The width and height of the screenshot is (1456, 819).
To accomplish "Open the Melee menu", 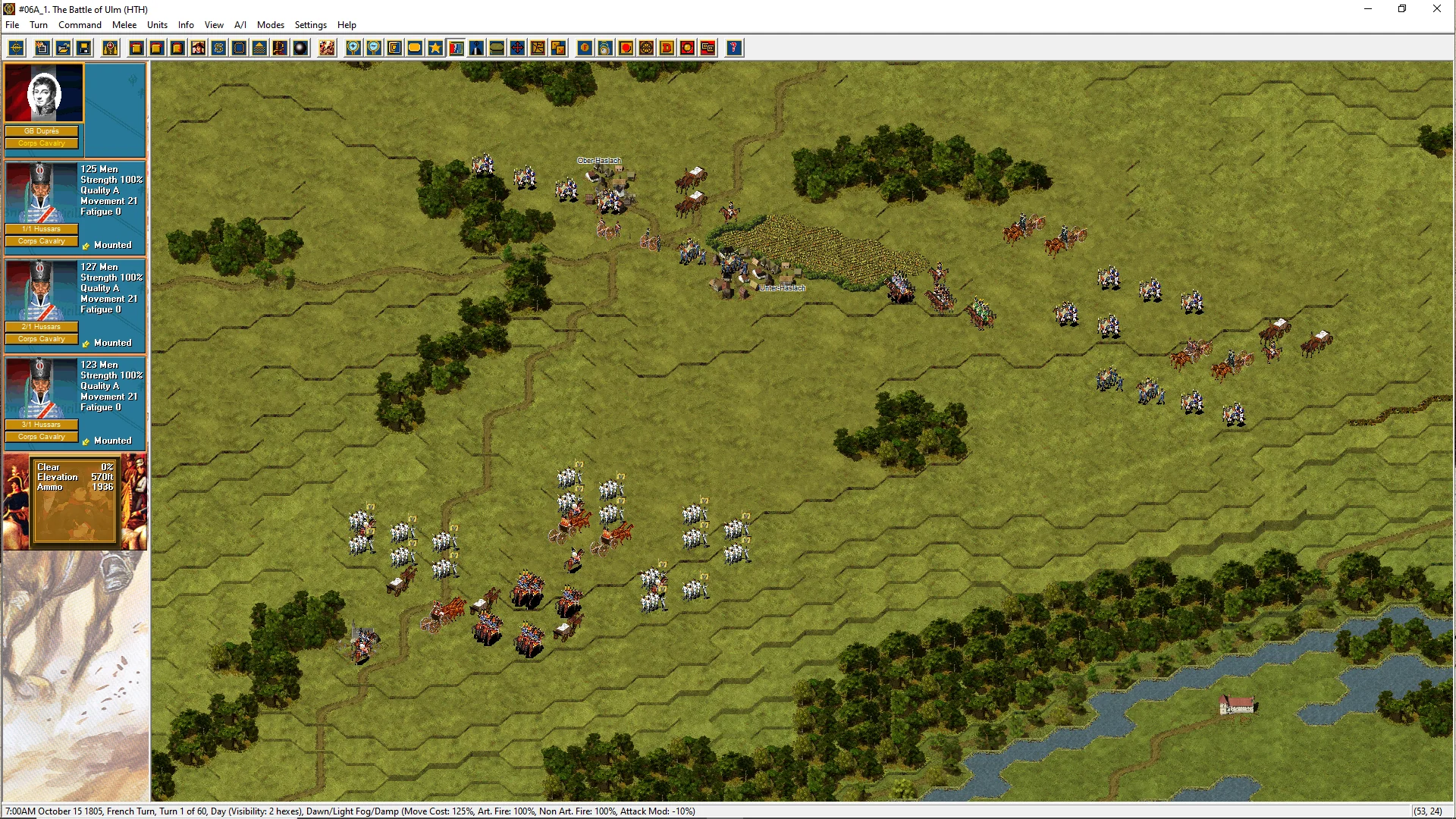I will click(x=124, y=25).
